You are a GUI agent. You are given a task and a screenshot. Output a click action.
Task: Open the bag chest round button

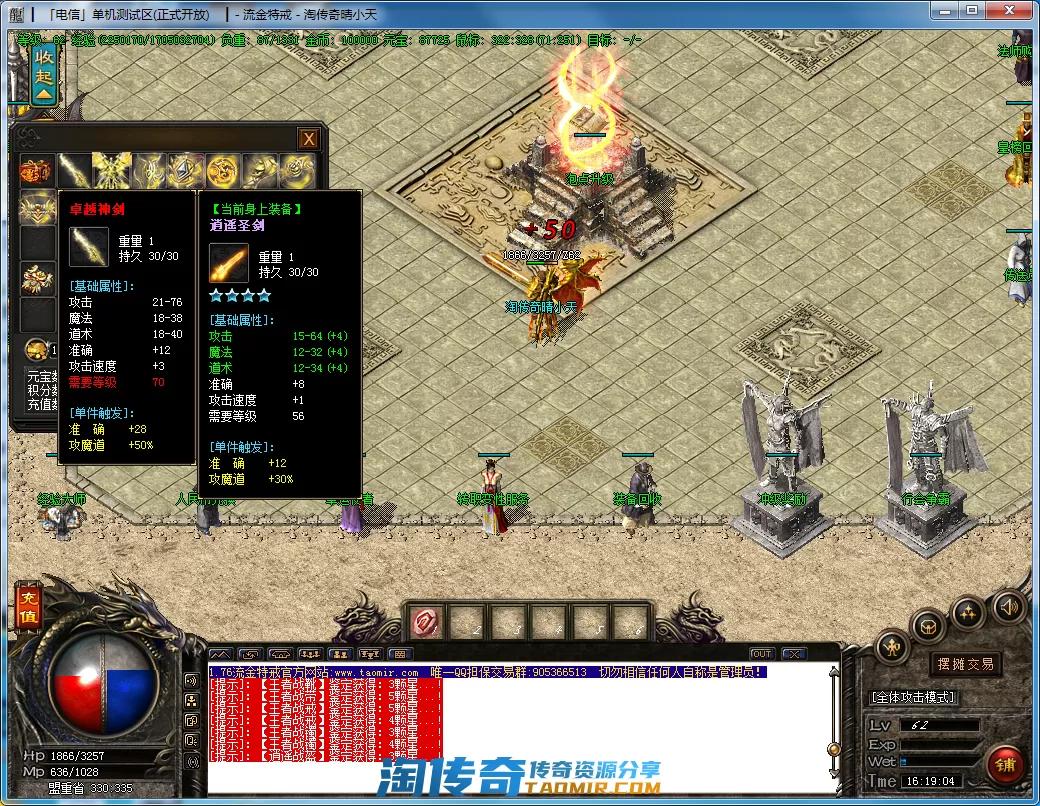(928, 627)
